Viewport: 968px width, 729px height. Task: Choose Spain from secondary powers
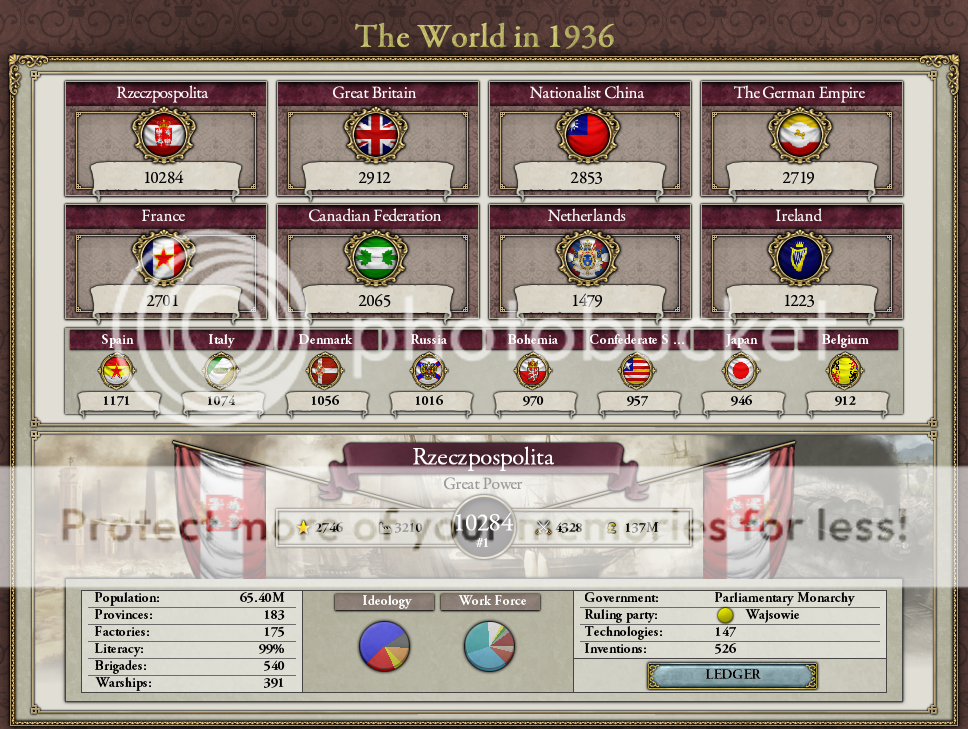[x=117, y=371]
